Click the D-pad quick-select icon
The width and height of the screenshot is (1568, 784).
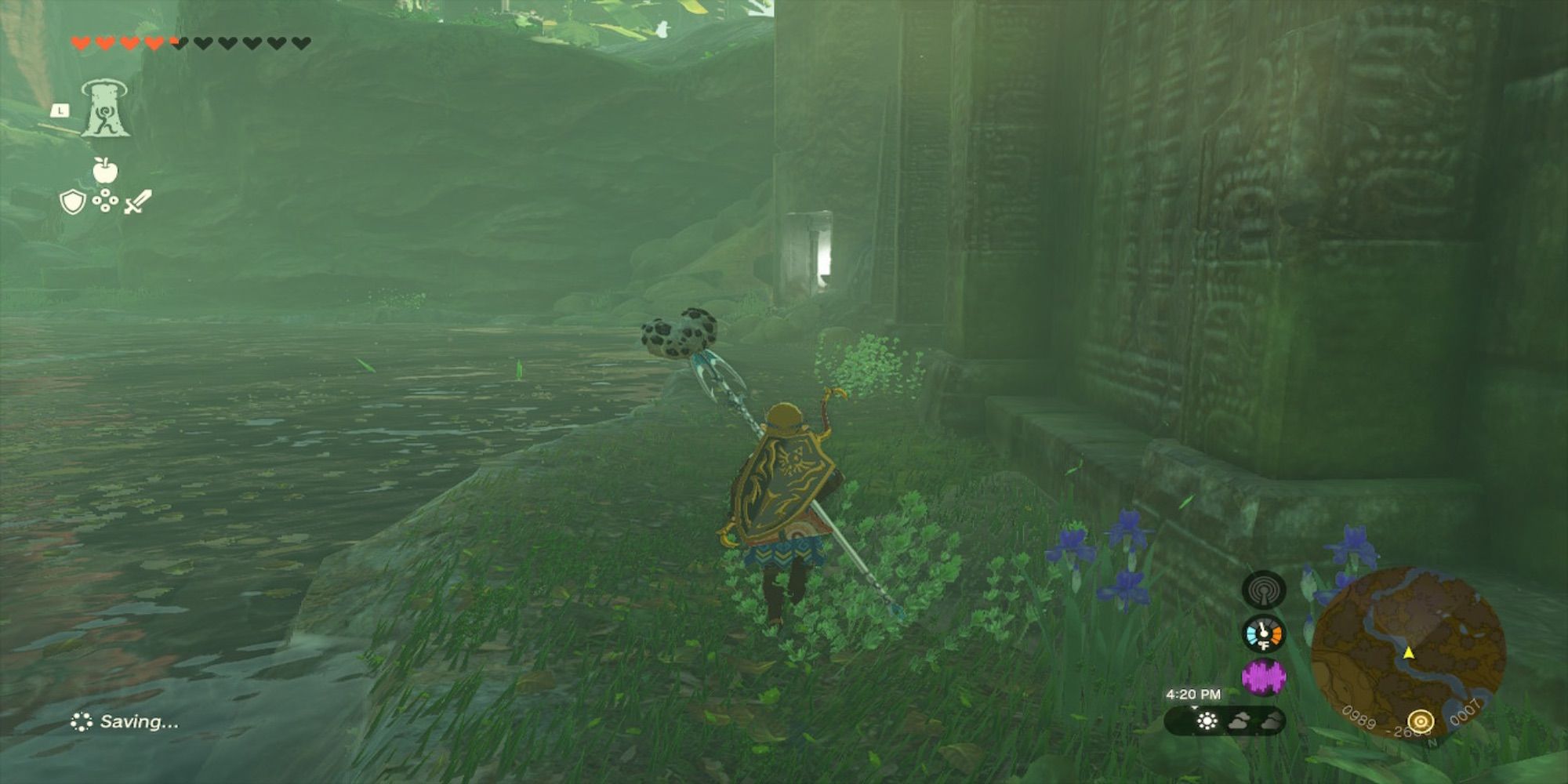[105, 201]
